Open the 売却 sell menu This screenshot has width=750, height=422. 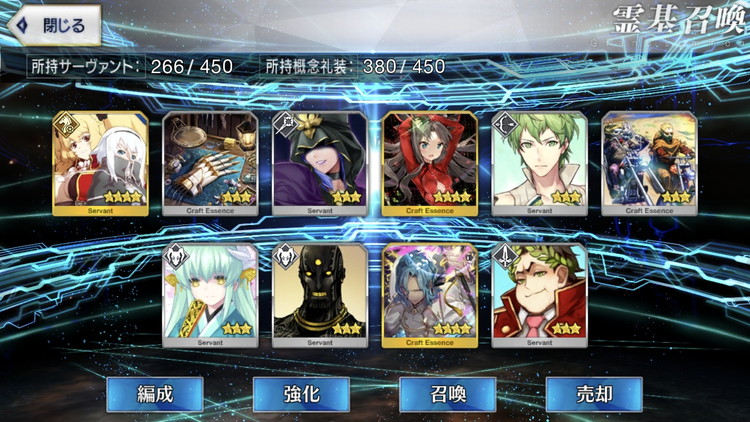coord(594,394)
